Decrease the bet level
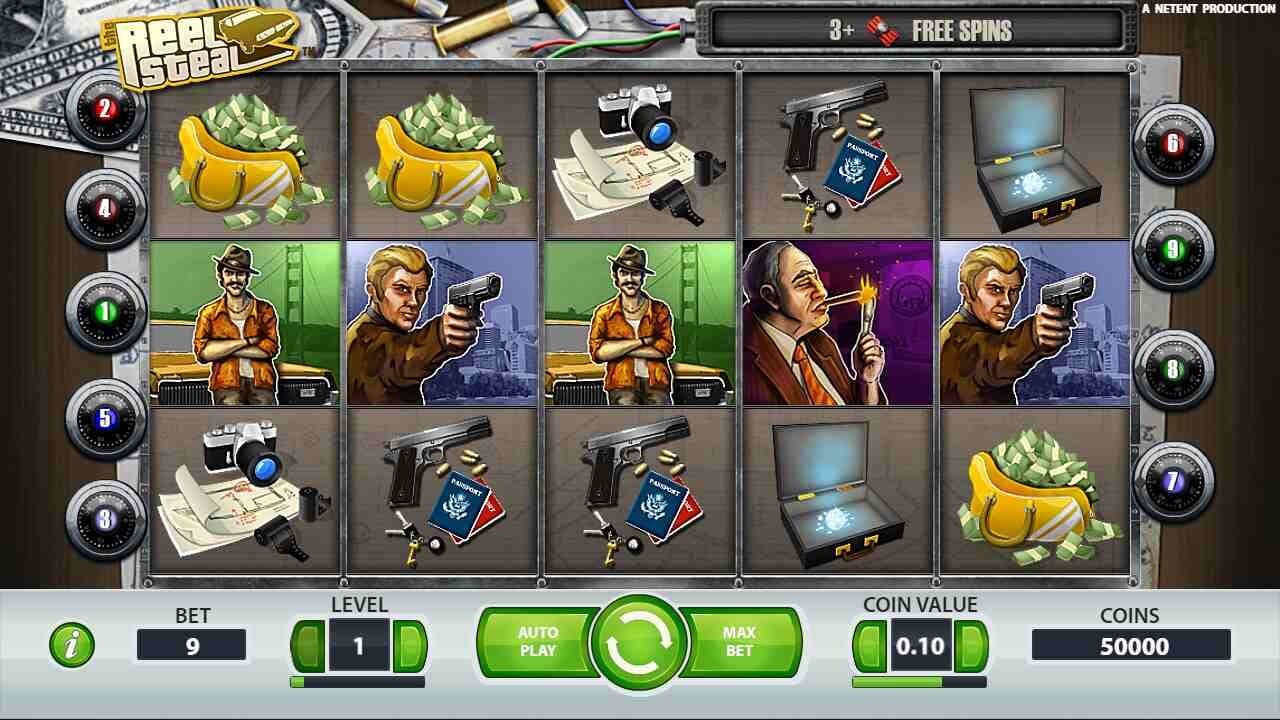Image resolution: width=1280 pixels, height=720 pixels. pos(309,646)
